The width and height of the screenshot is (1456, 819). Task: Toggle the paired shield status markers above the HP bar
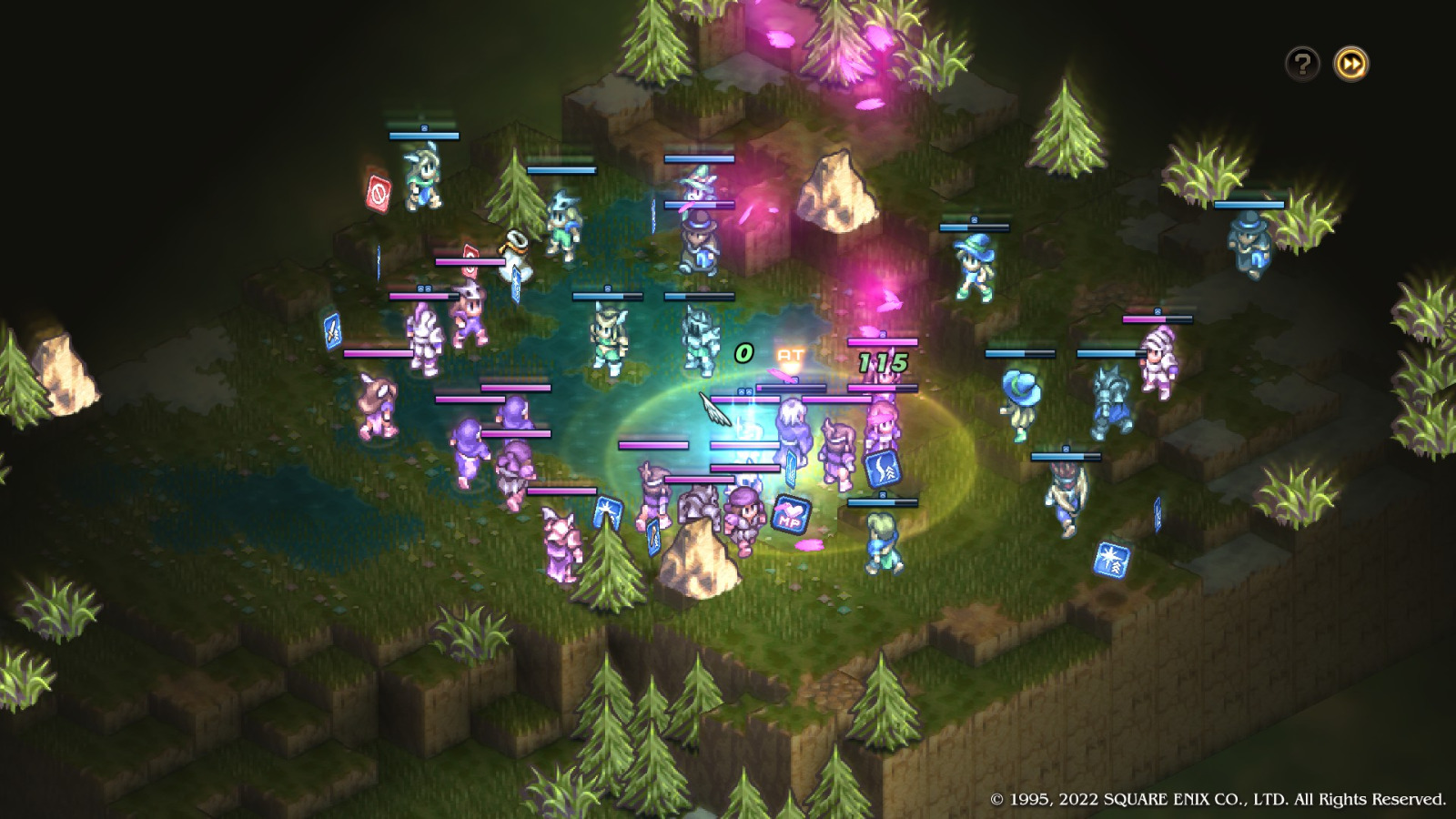[744, 390]
